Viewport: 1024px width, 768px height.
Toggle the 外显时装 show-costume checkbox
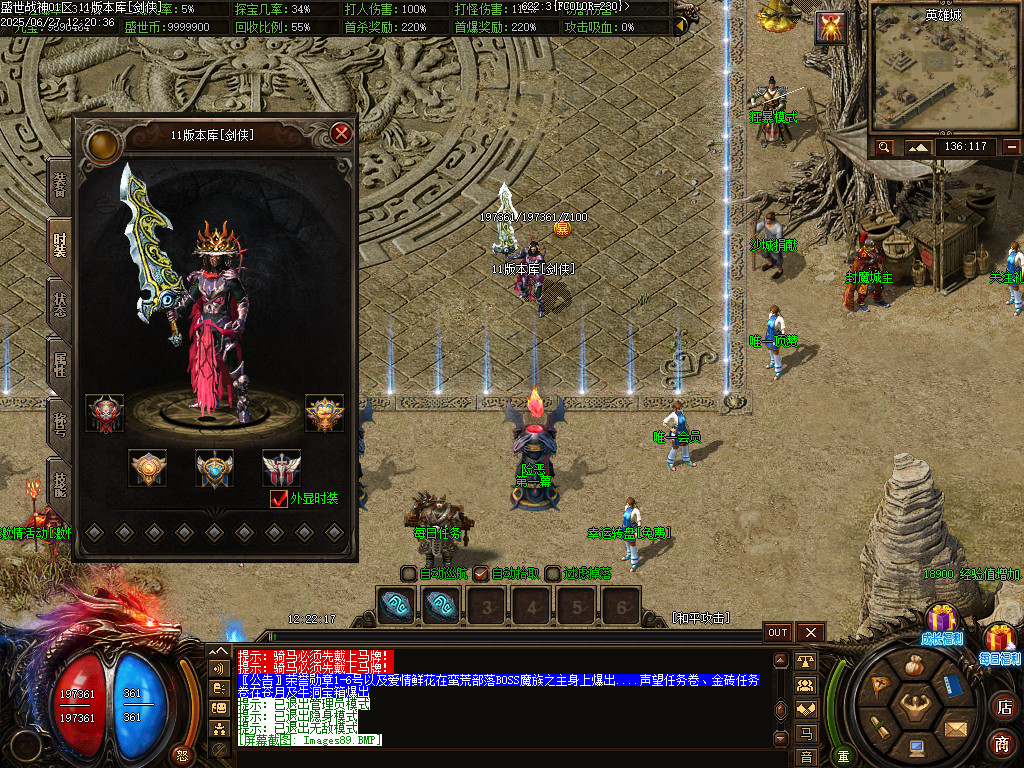pyautogui.click(x=279, y=498)
